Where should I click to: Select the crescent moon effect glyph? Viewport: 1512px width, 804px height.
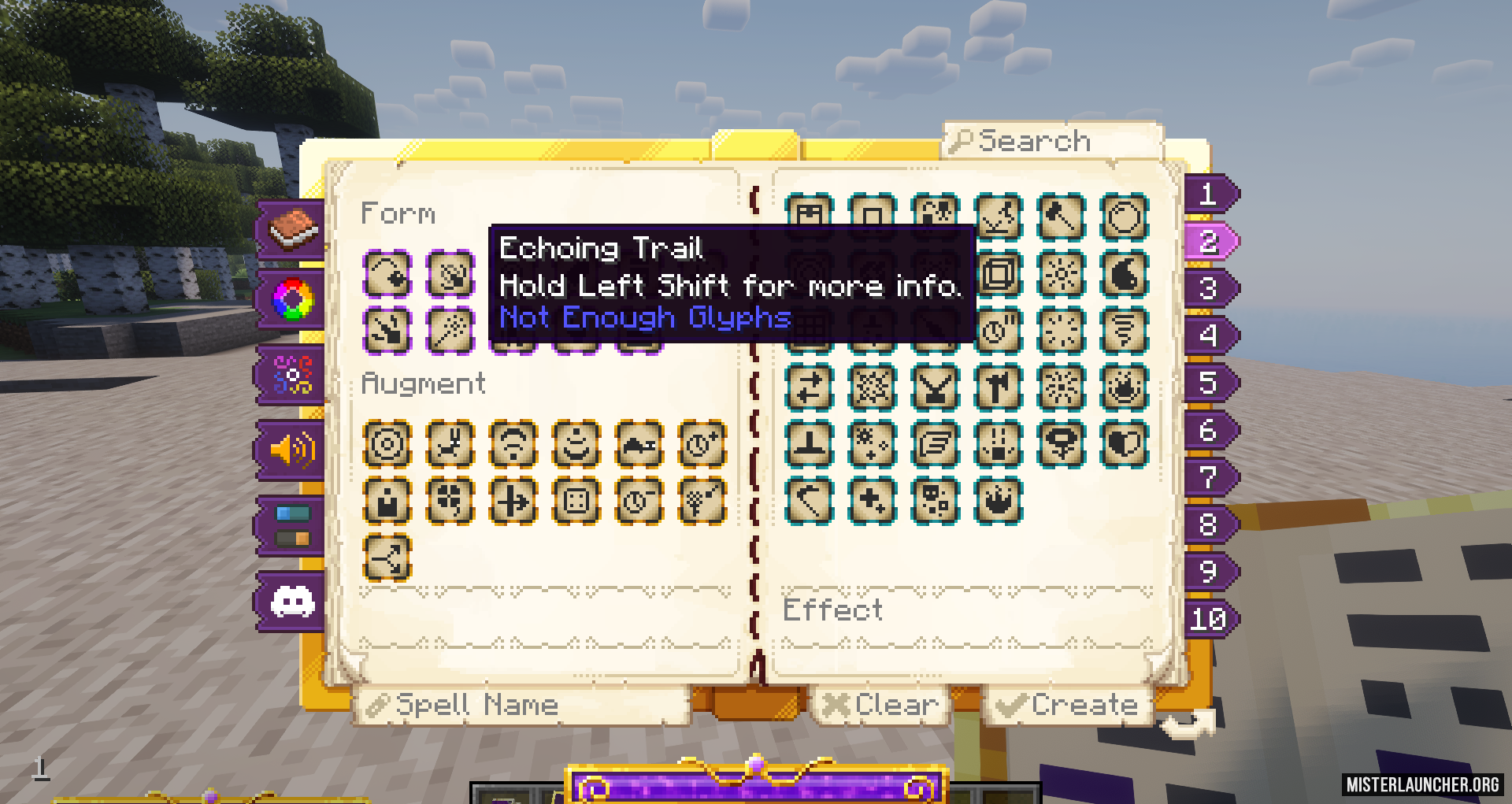1125,274
